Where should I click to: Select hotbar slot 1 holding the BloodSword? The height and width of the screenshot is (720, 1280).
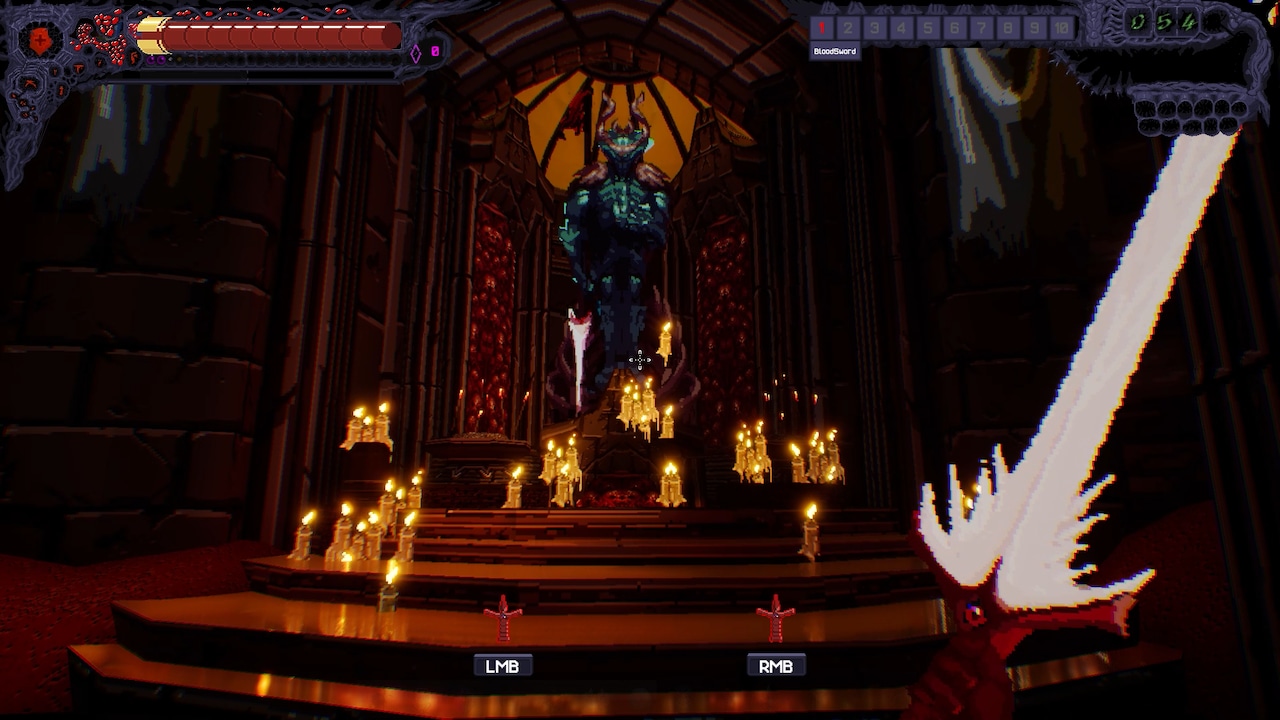point(823,28)
